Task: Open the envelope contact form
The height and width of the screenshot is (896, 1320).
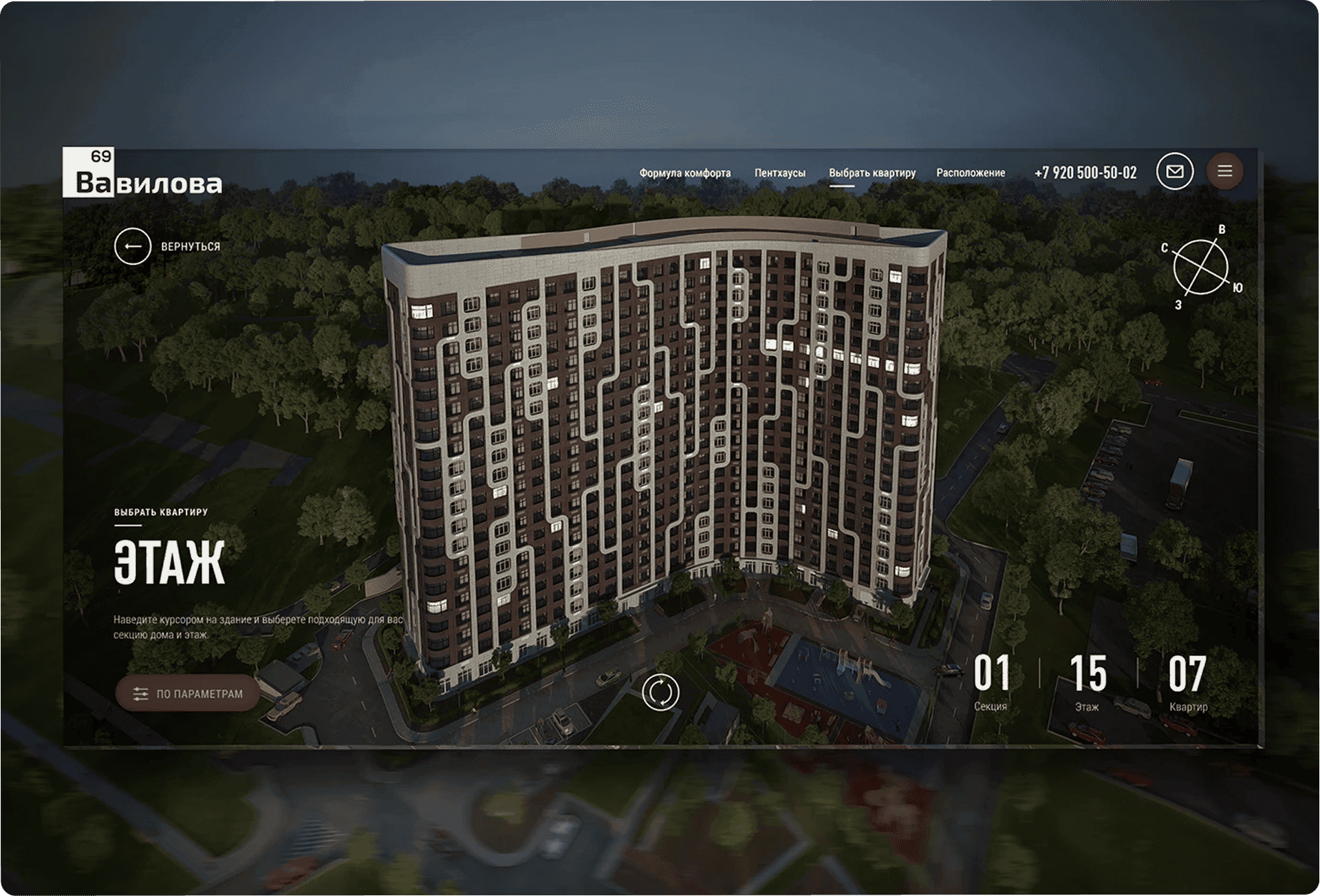Action: click(x=1174, y=171)
